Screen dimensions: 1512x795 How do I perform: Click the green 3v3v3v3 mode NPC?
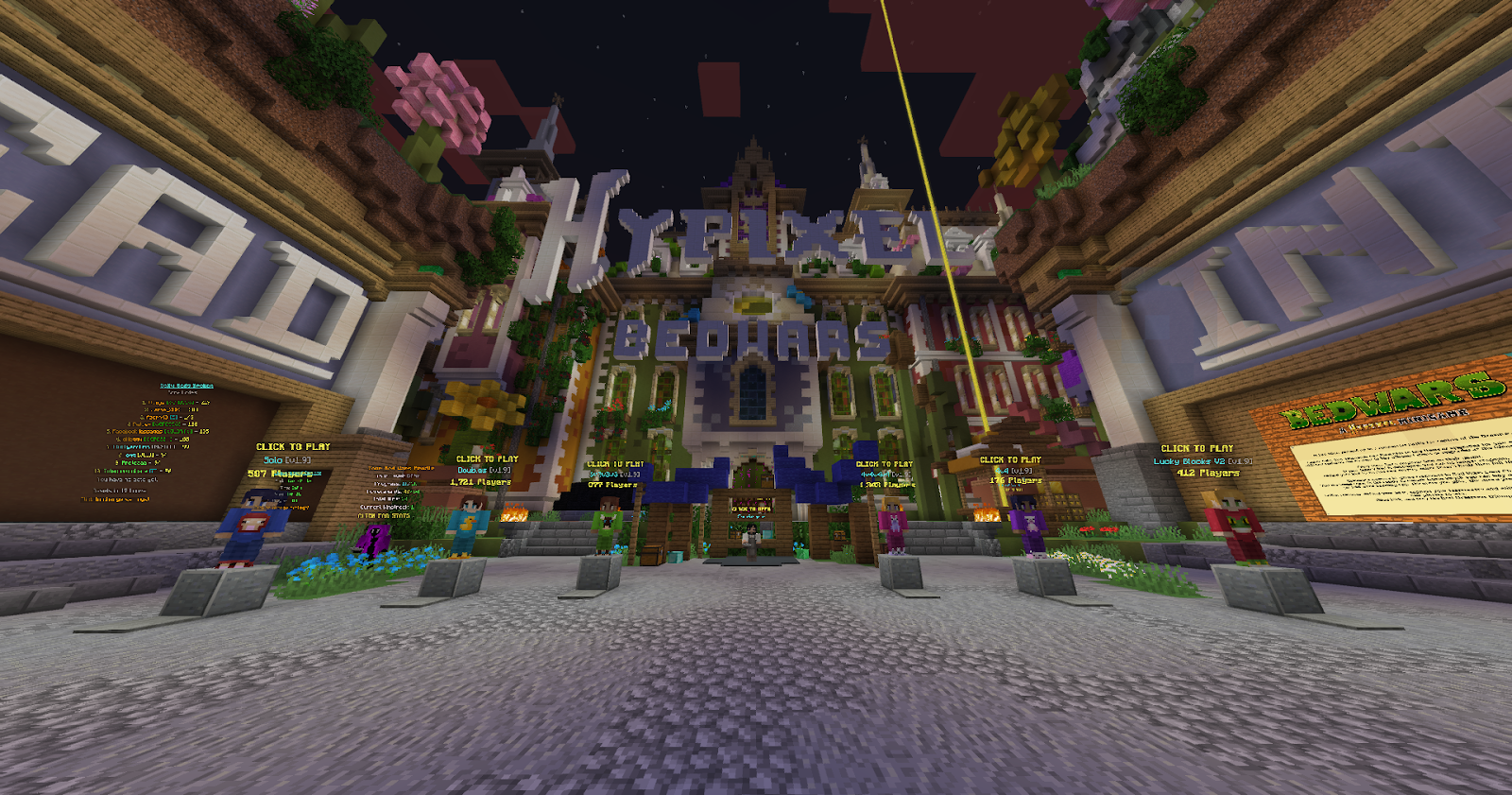(x=606, y=525)
